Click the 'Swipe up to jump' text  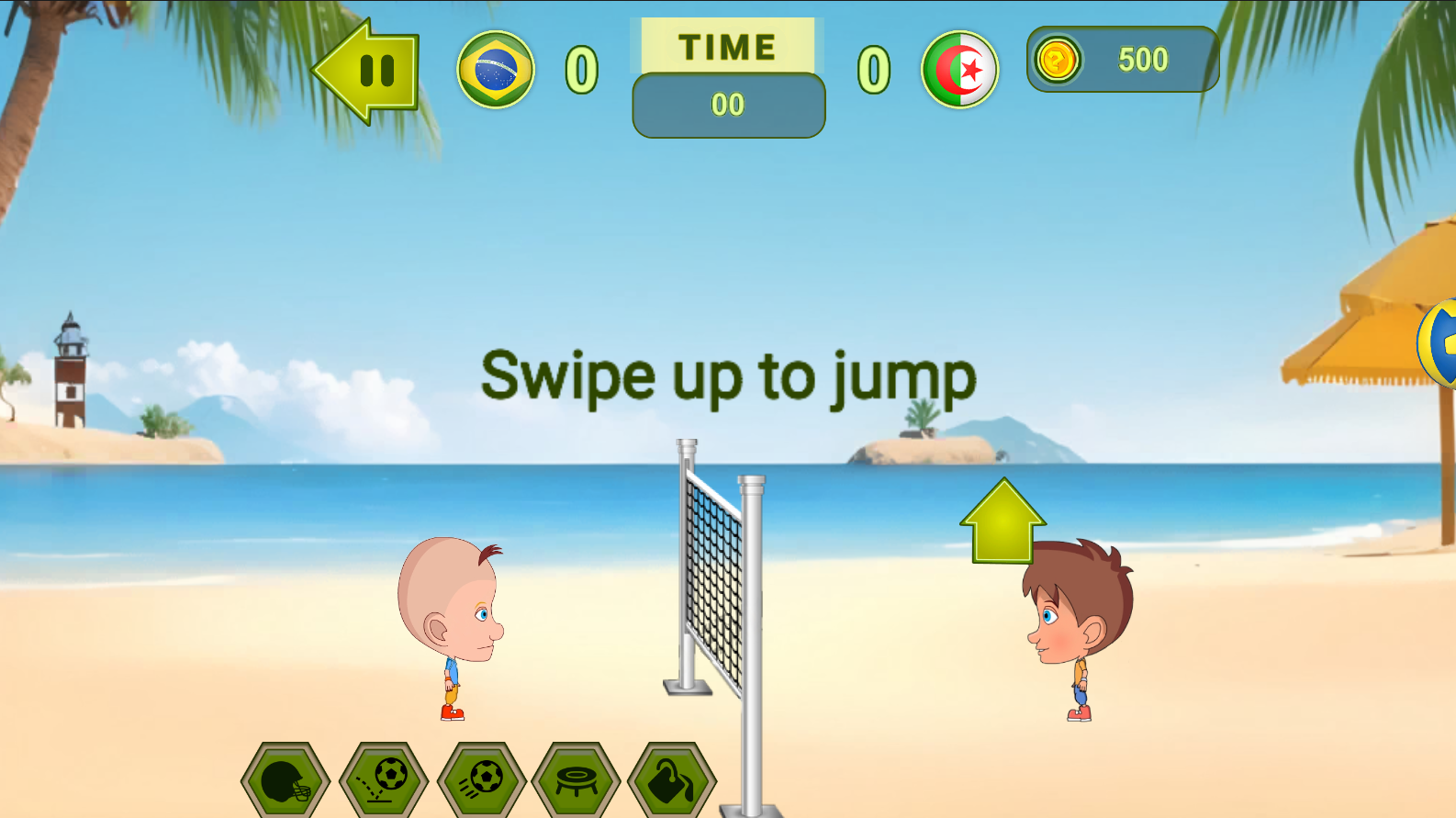pyautogui.click(x=727, y=376)
